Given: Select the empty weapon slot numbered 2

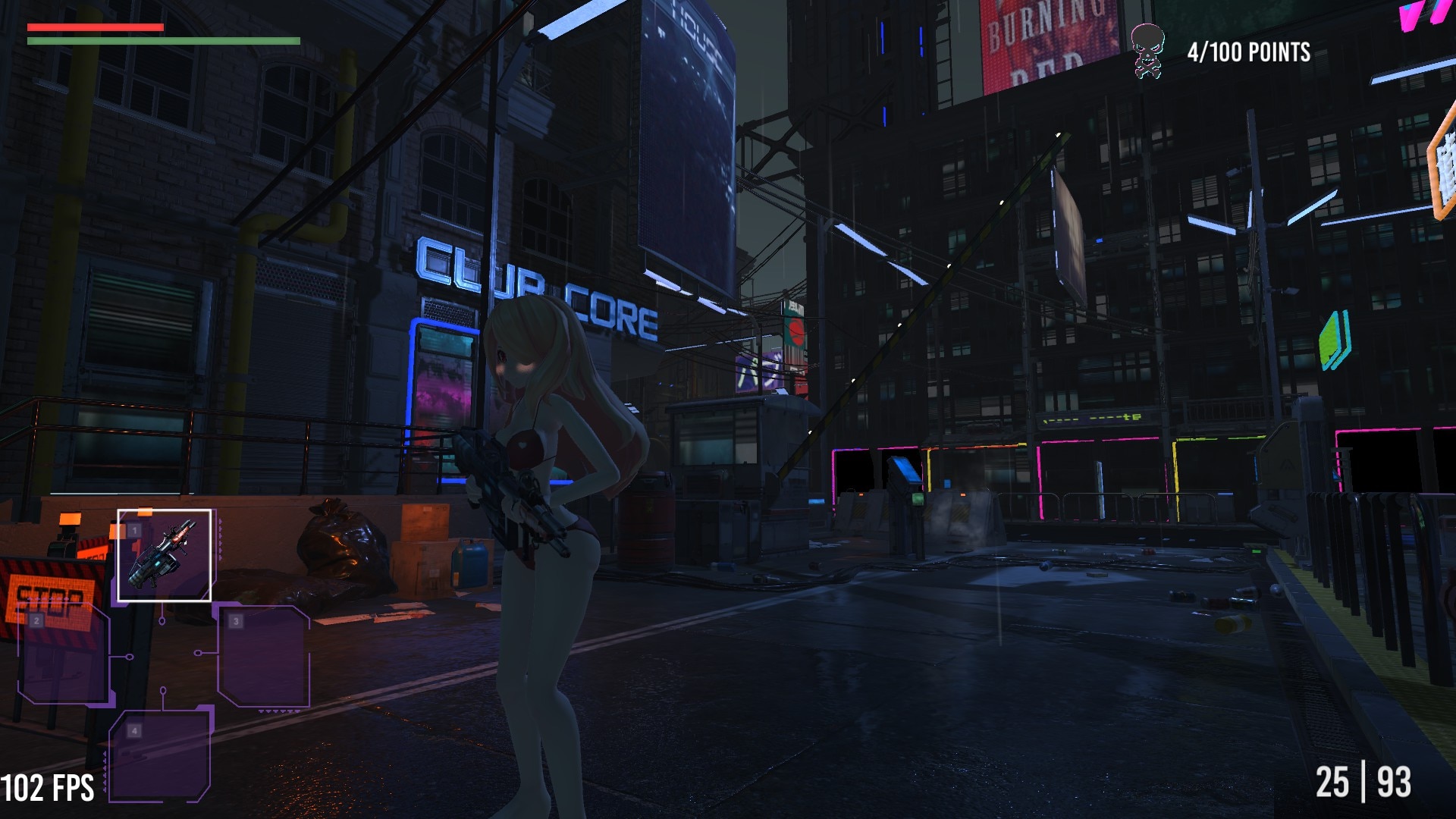Looking at the screenshot, I should click(64, 656).
